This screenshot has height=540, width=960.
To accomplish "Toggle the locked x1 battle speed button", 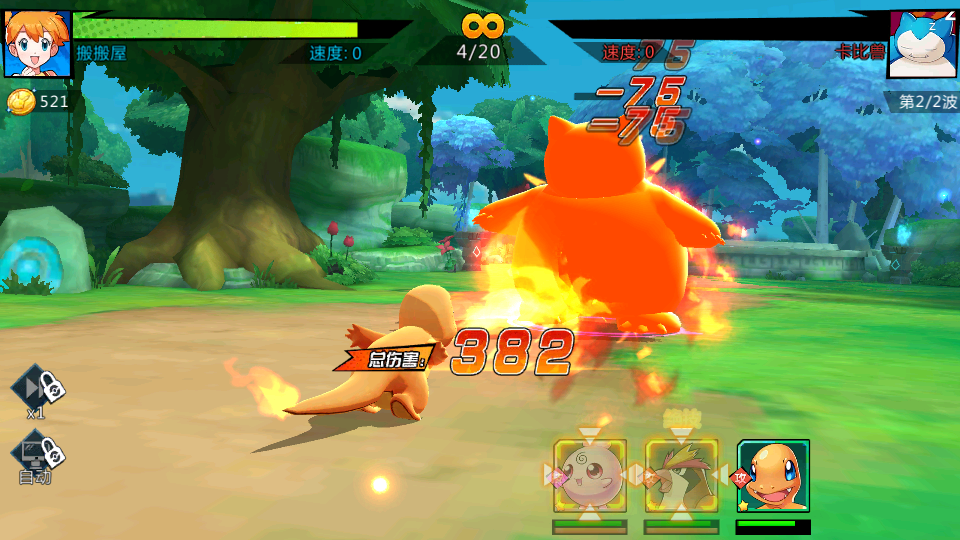I will [37, 388].
